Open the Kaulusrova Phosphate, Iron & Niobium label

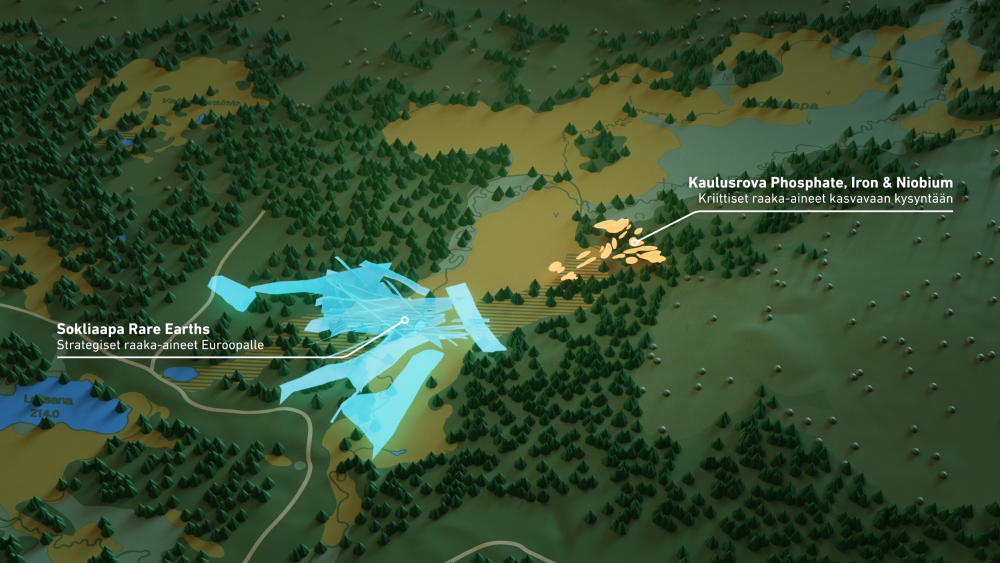(x=820, y=183)
